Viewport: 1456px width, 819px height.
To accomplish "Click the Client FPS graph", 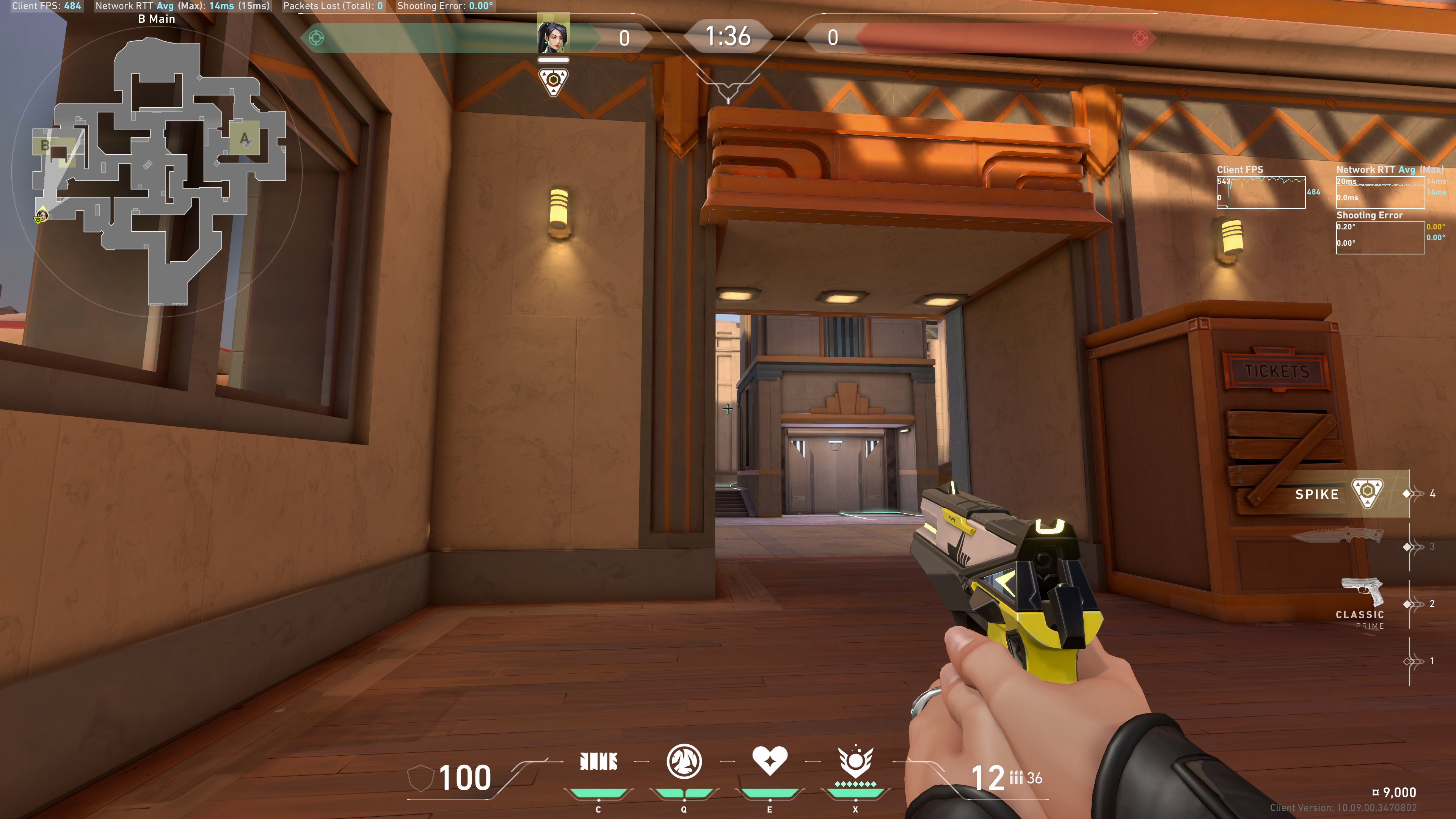I will coord(1261,192).
